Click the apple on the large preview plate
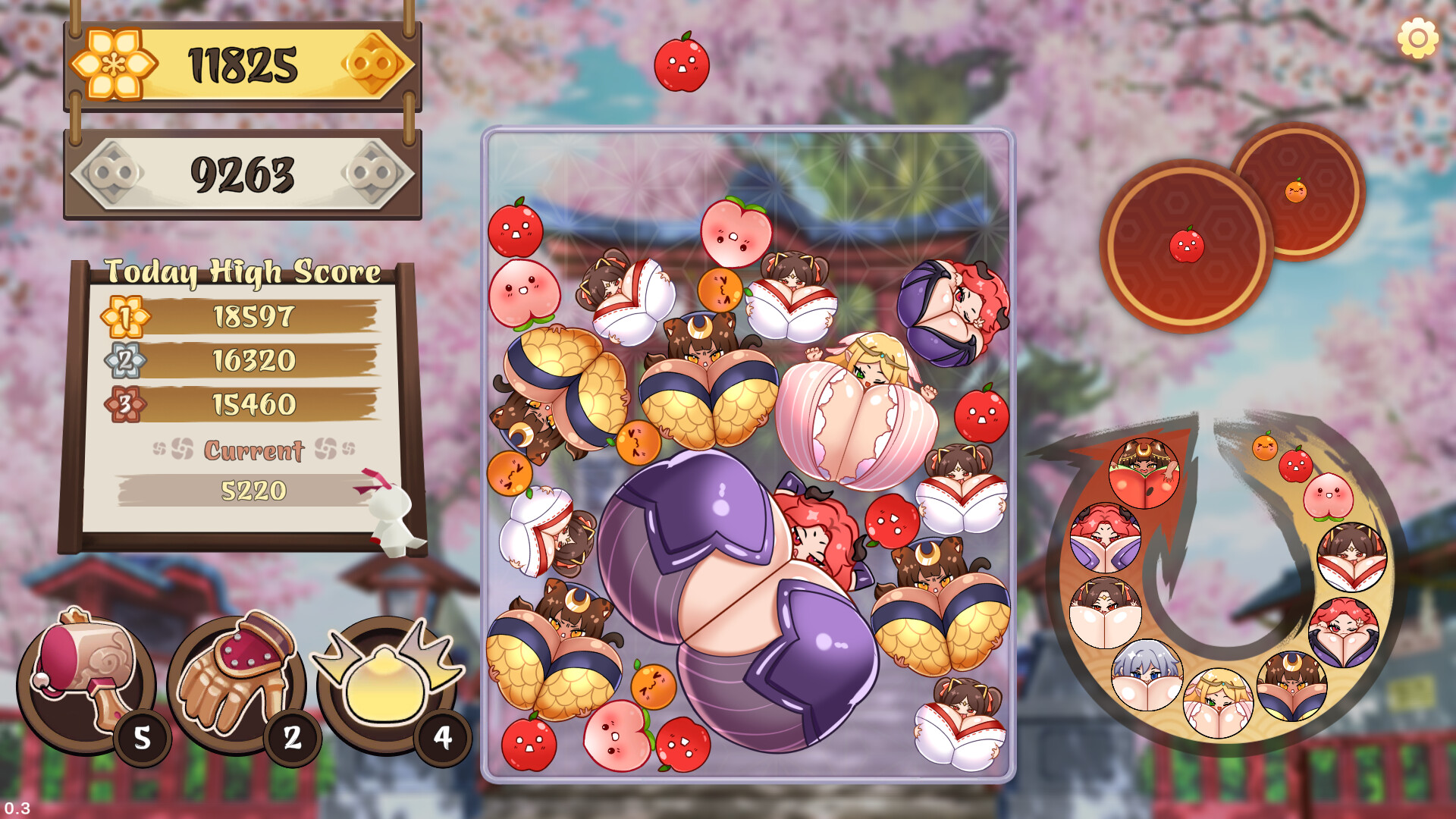Screen dimensions: 1456x819 [x=1186, y=245]
